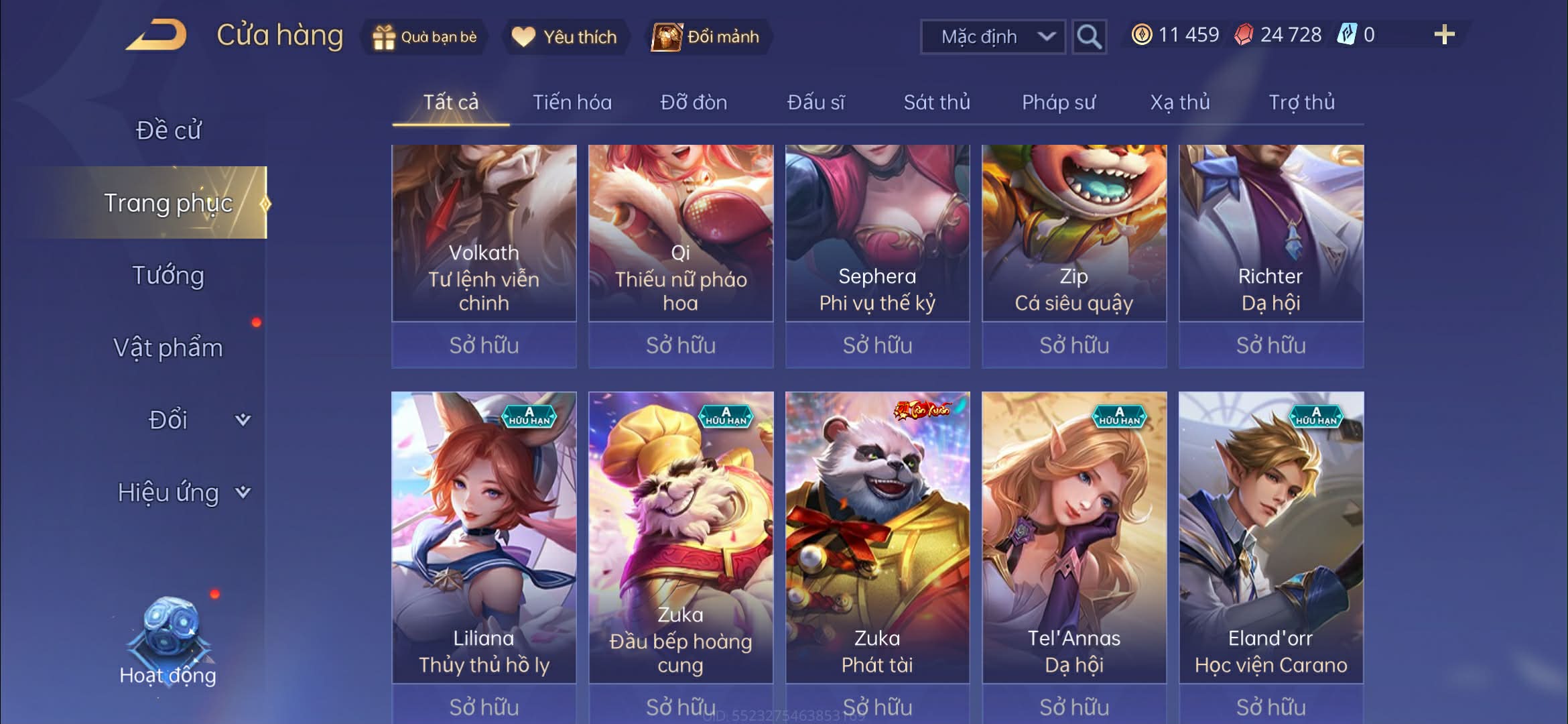This screenshot has height=724, width=1568.
Task: Click the magnifying glass search button
Action: click(x=1089, y=37)
